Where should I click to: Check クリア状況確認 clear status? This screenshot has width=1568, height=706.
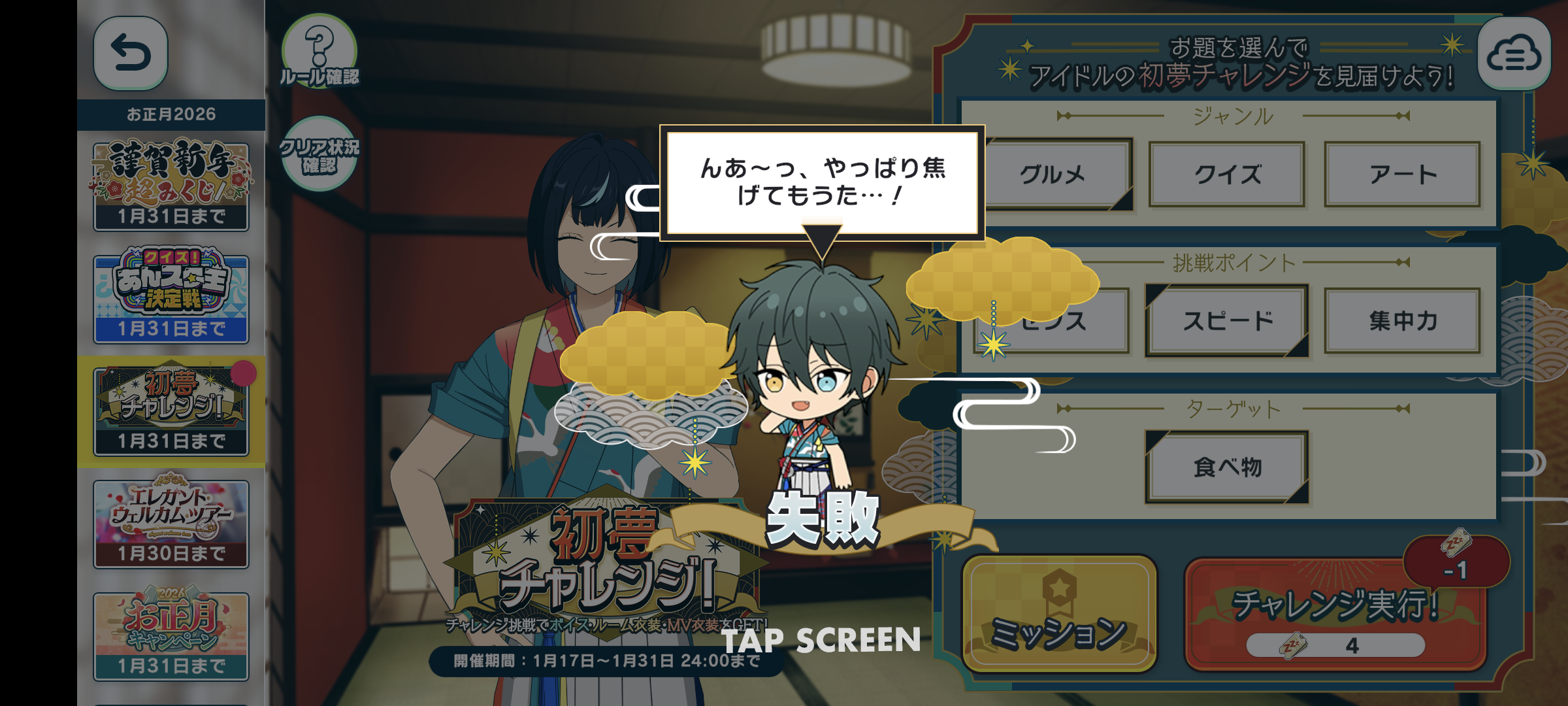(x=319, y=154)
